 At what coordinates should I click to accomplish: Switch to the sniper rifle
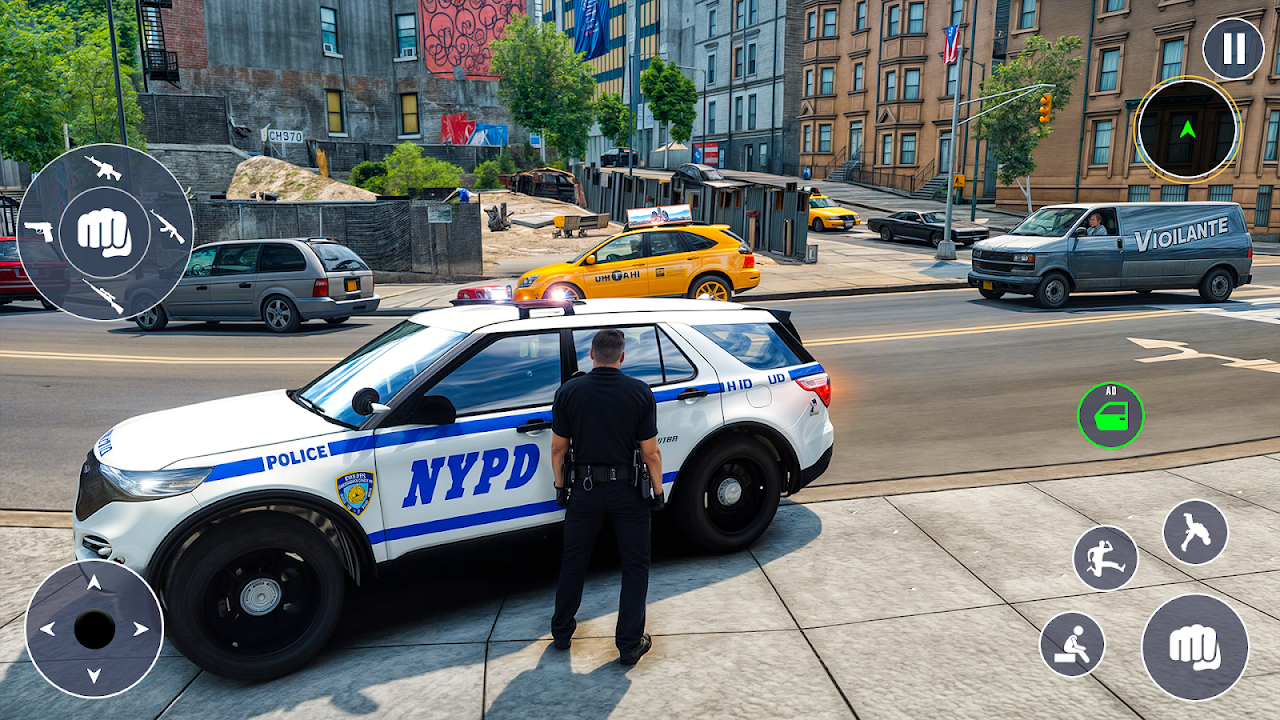pos(103,295)
